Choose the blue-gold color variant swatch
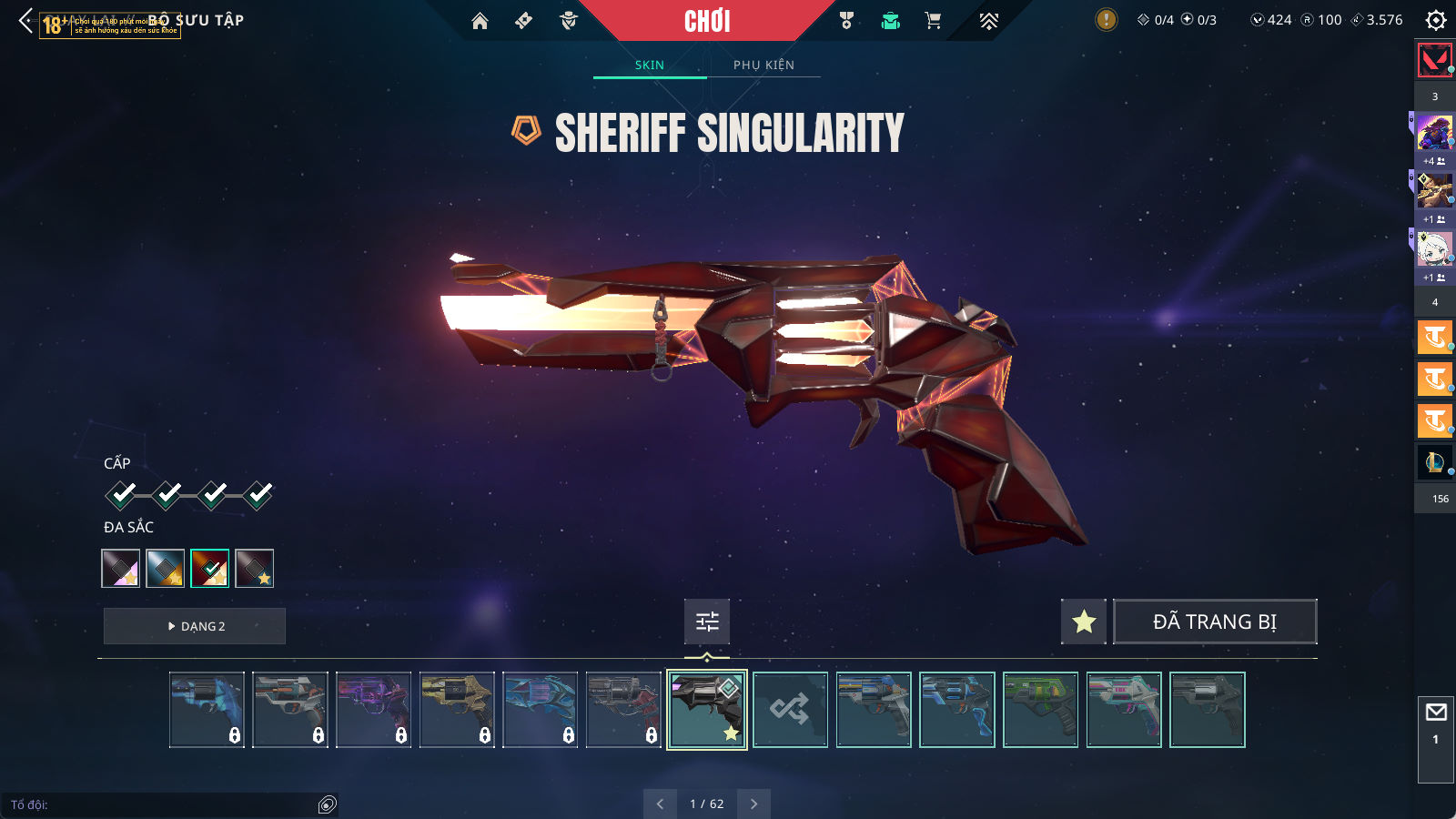This screenshot has width=1456, height=819. 166,569
